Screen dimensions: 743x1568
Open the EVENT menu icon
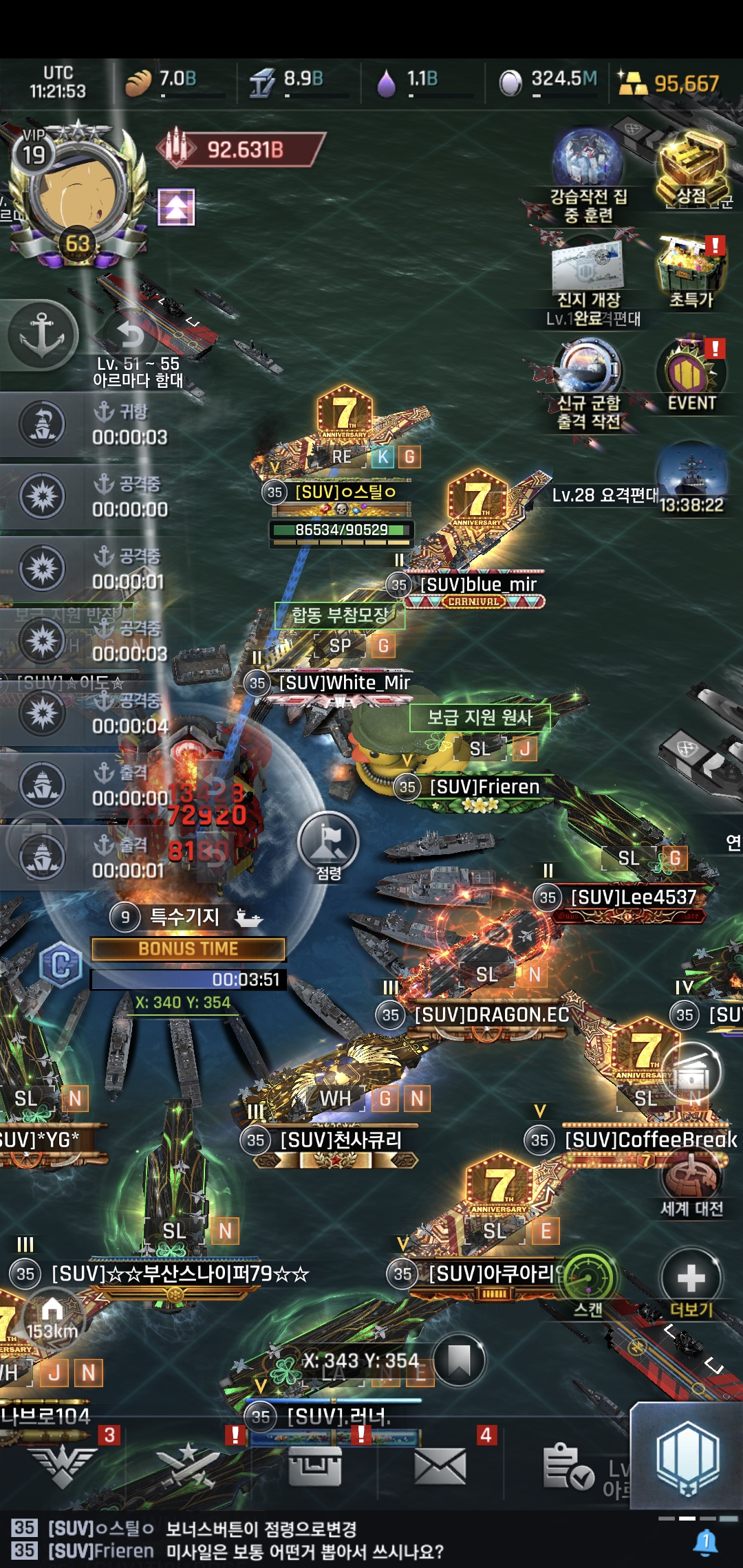pos(691,375)
